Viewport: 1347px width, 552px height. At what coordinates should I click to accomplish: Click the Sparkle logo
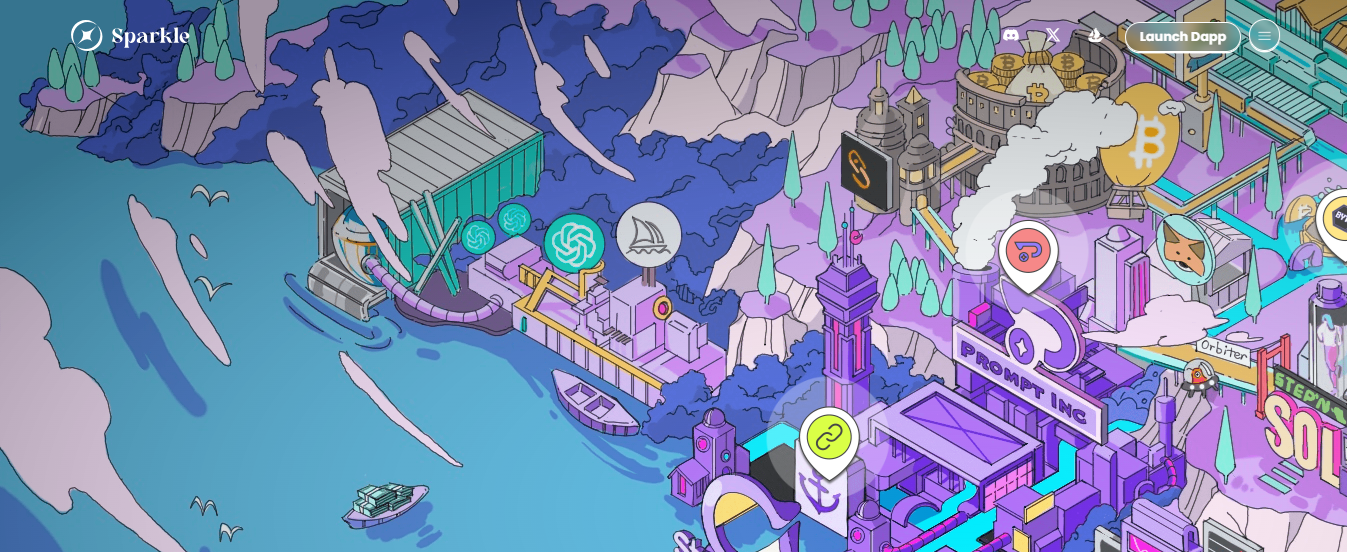point(130,36)
